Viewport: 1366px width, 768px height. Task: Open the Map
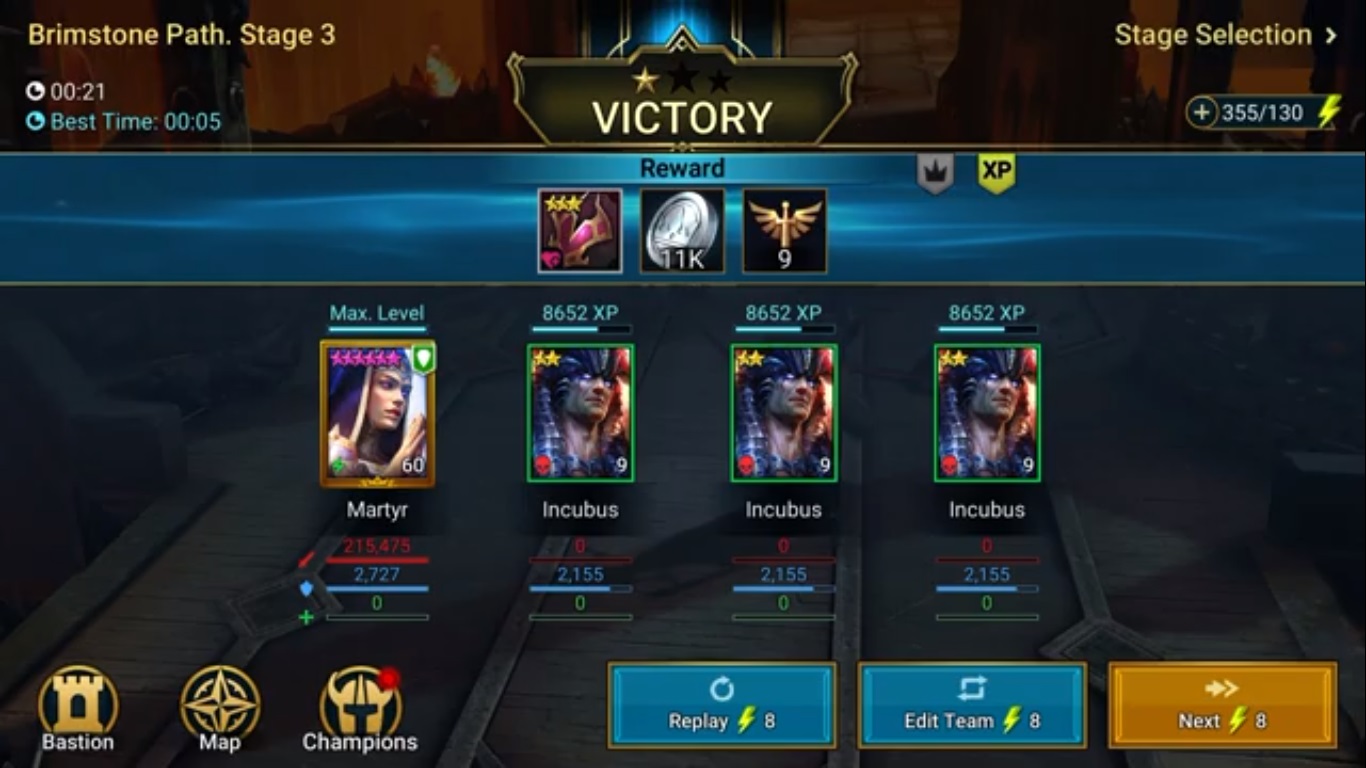point(218,707)
